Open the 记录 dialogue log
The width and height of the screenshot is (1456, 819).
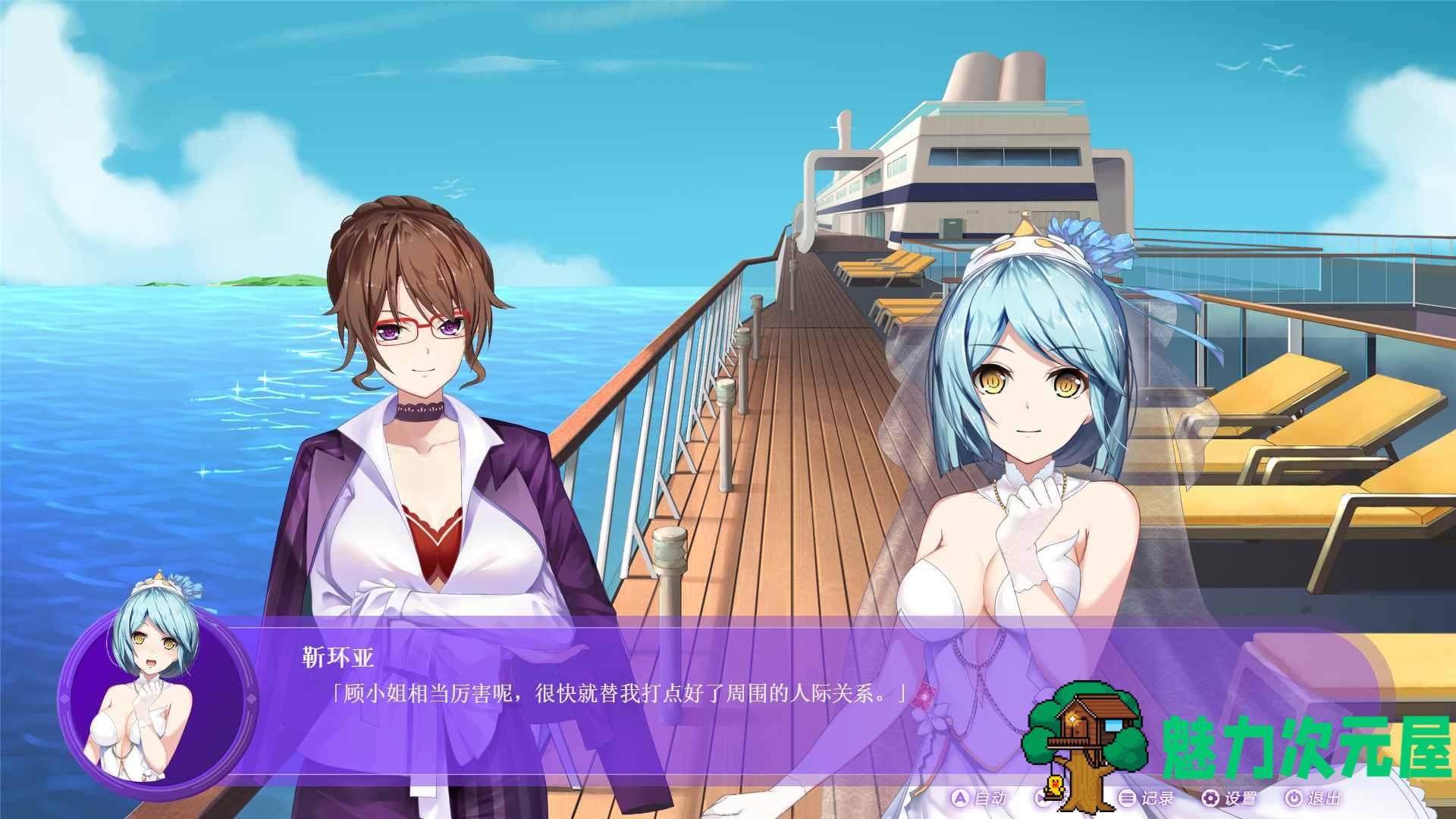[1147, 798]
